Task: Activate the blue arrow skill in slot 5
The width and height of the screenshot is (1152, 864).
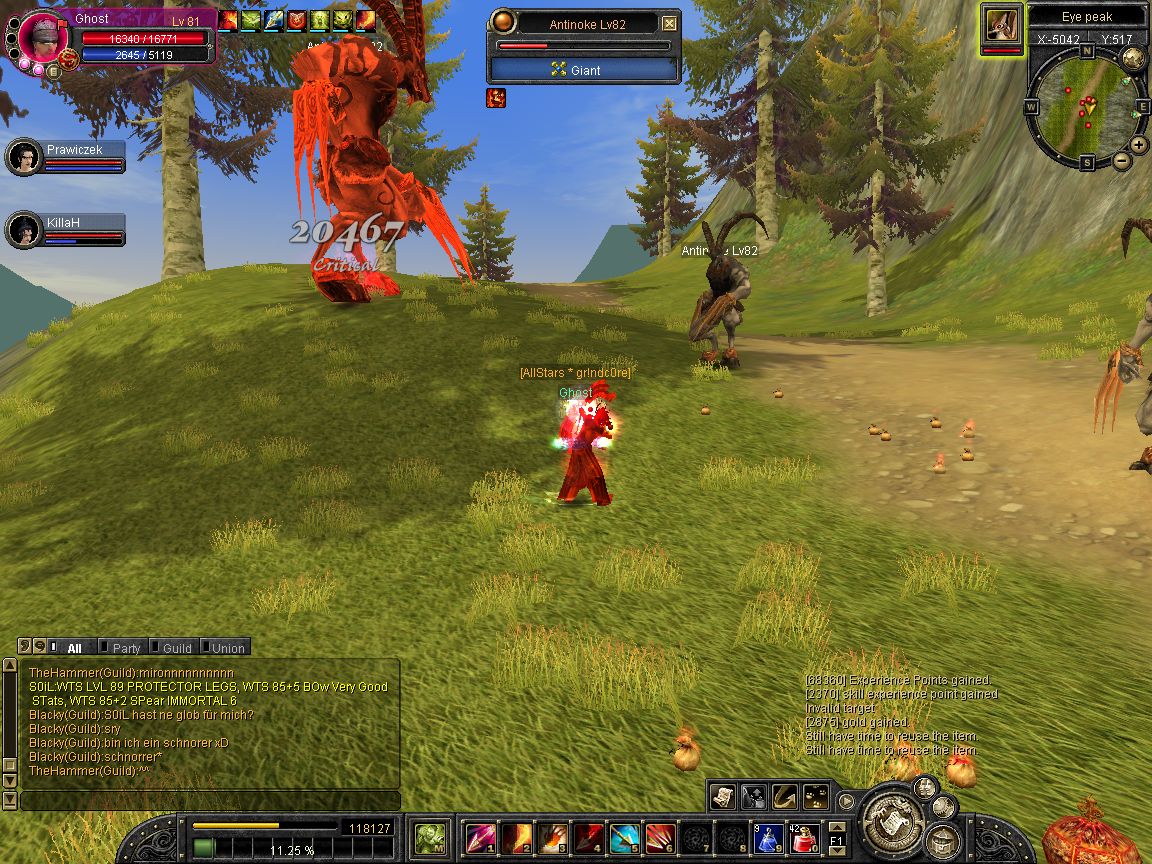Action: pos(624,837)
